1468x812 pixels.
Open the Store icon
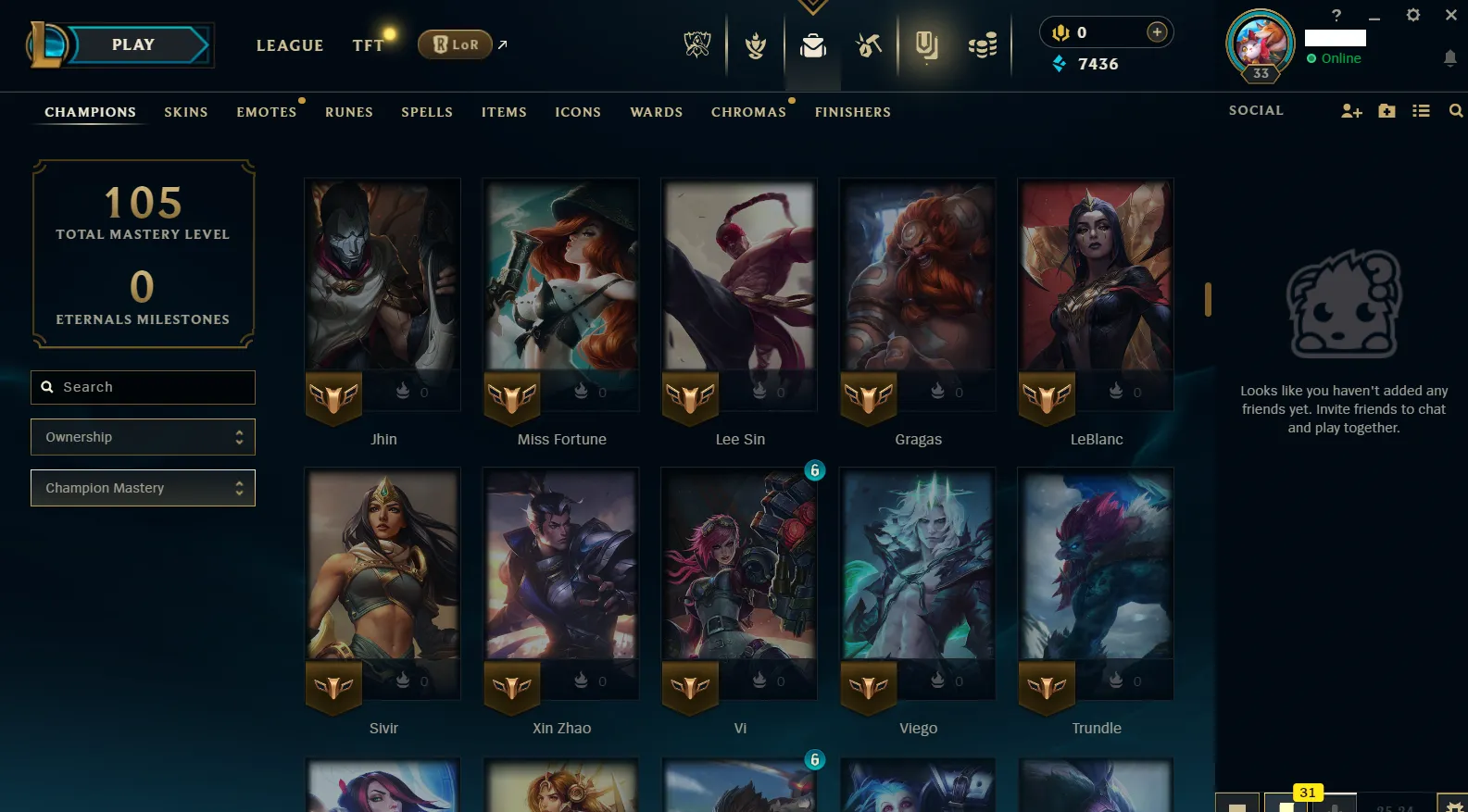(x=982, y=44)
